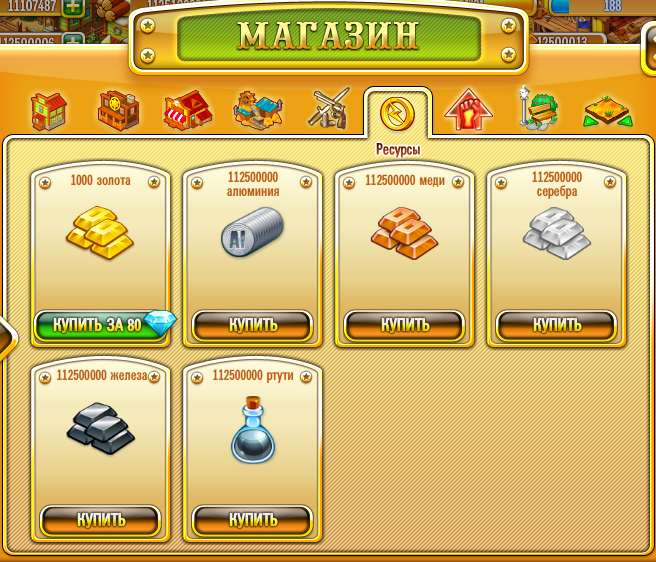Viewport: 656px width, 562px height.
Task: Buy the iron ingots pack
Action: [100, 520]
